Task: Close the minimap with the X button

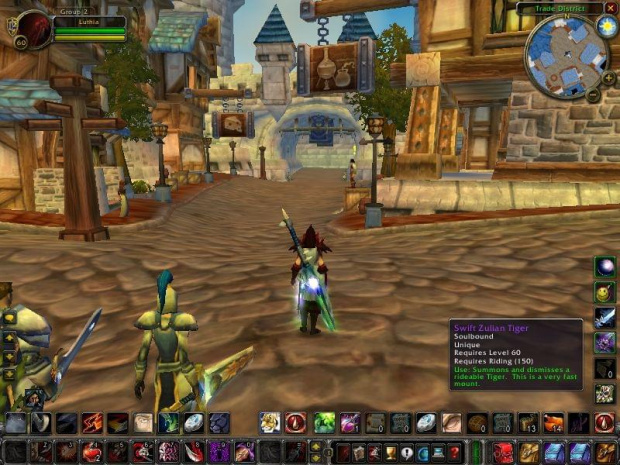Action: [611, 7]
